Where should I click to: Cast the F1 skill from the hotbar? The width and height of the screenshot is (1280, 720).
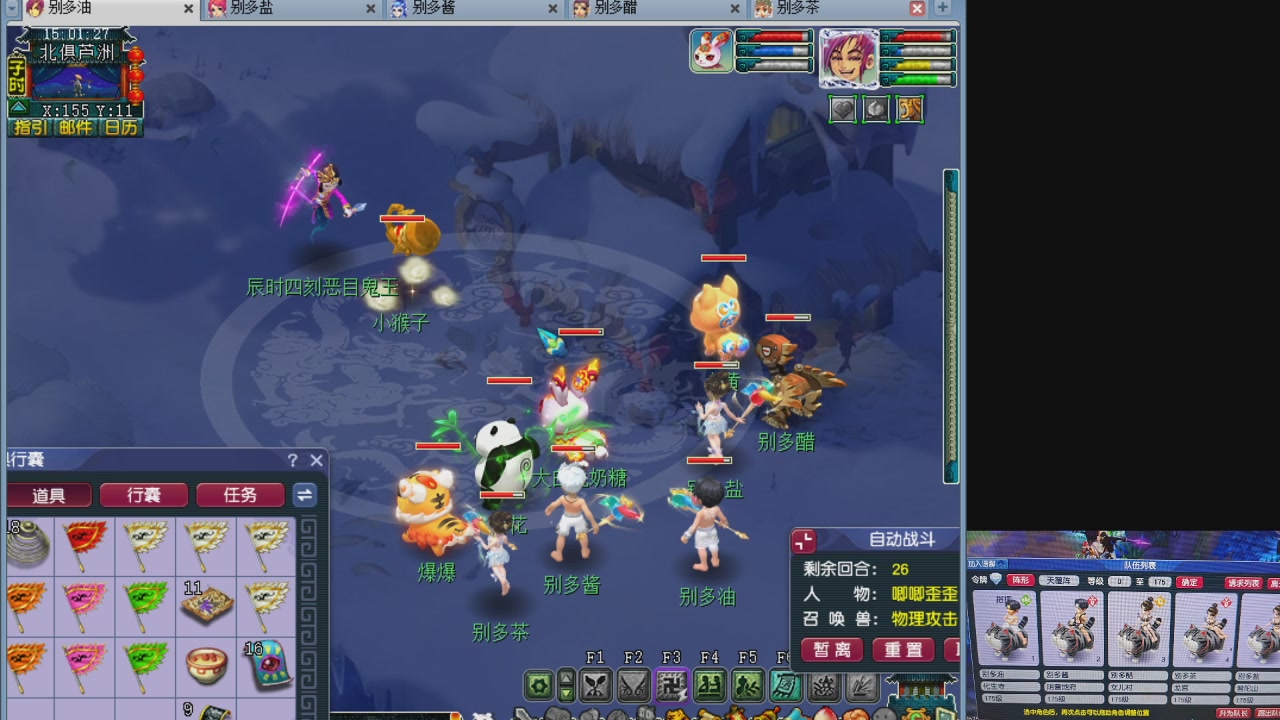point(594,686)
